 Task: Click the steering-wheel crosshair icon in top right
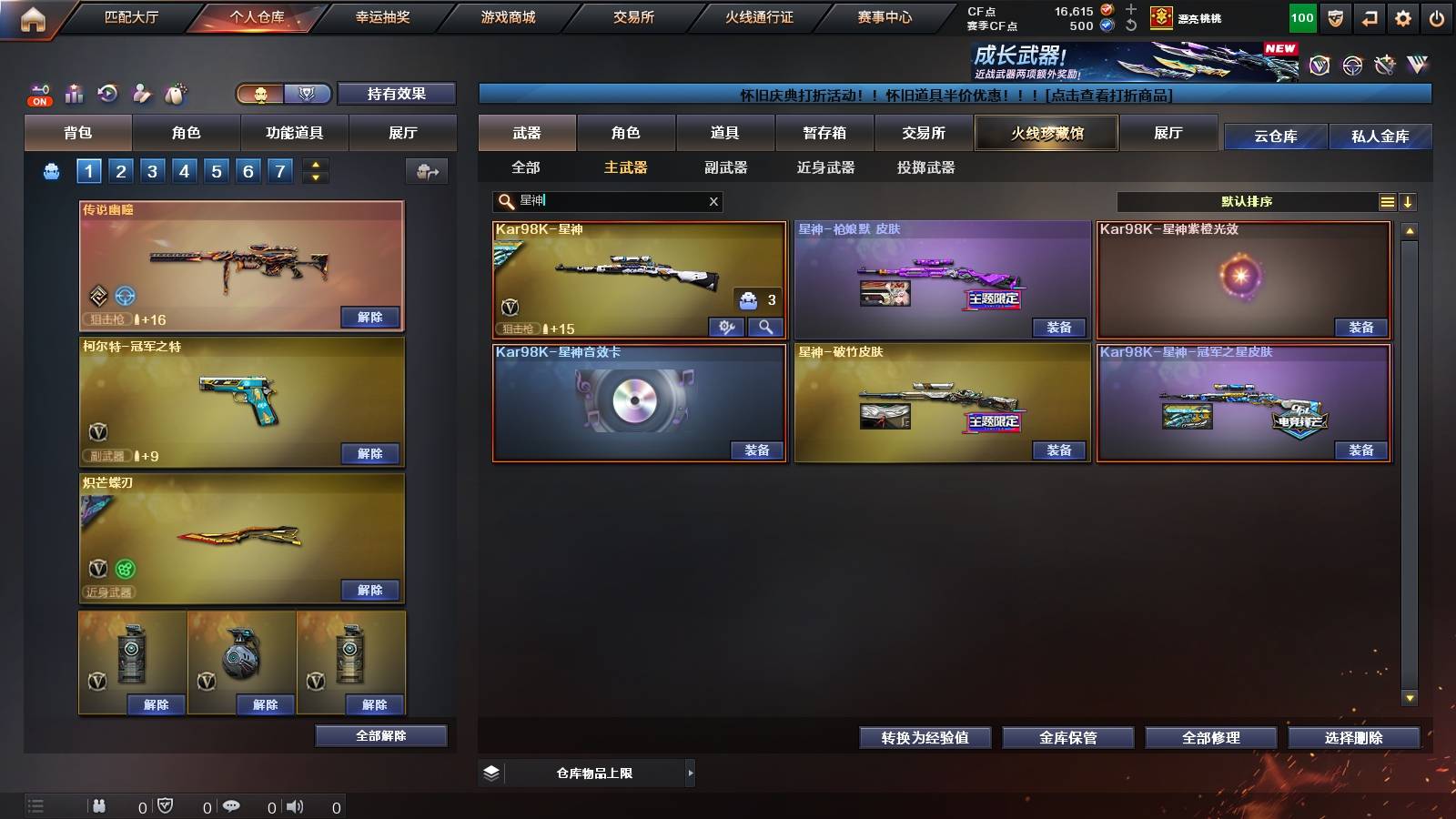[x=1351, y=65]
